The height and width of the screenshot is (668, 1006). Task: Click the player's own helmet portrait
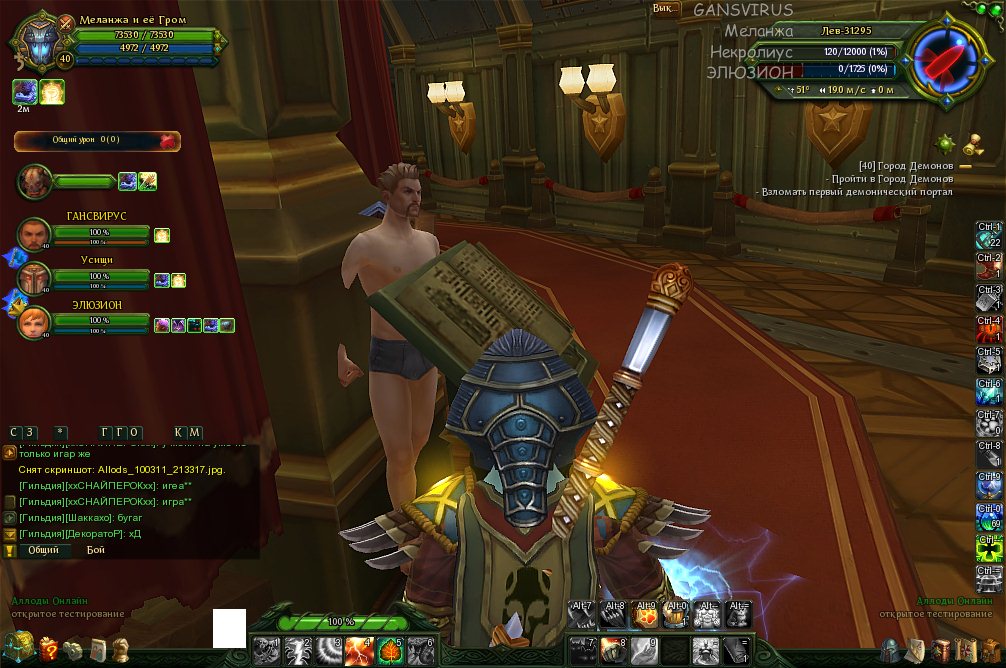click(x=36, y=42)
